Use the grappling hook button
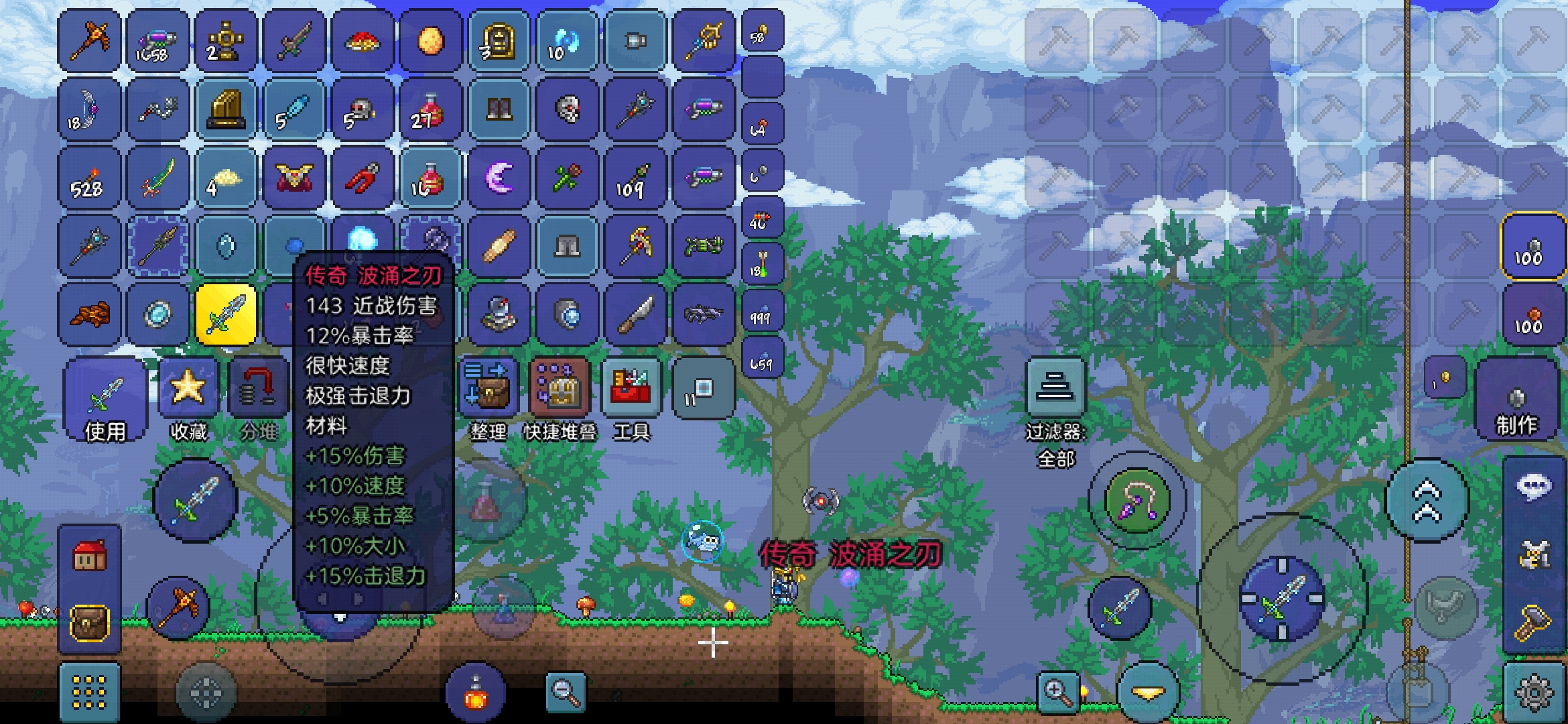This screenshot has height=724, width=1568. coord(1136,501)
